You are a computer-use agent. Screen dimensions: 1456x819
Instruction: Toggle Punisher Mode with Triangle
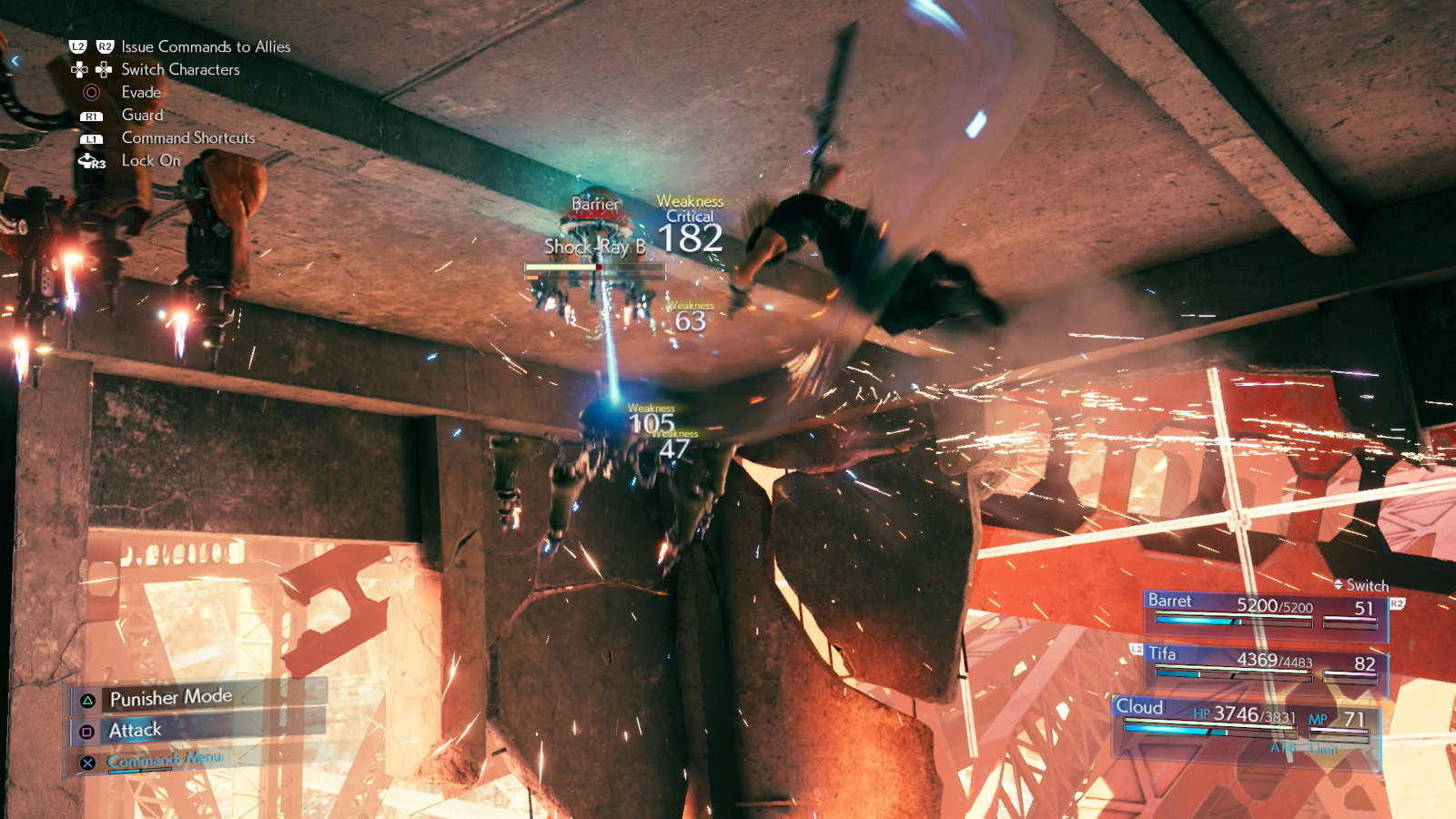coord(170,697)
